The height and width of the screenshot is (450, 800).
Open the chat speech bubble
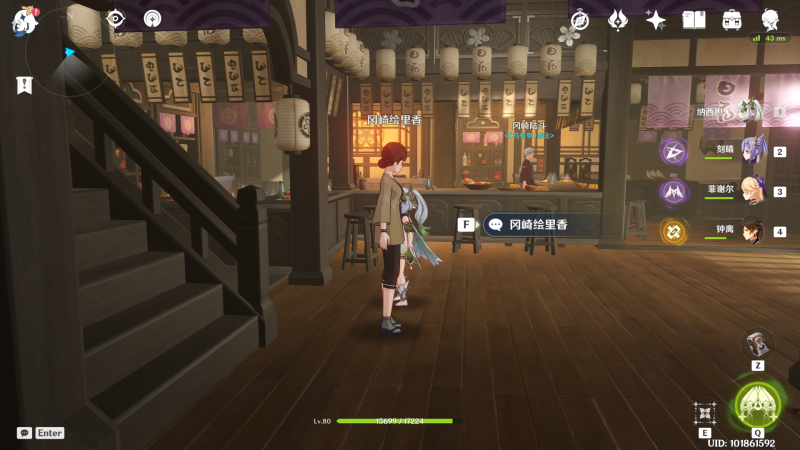(x=24, y=433)
